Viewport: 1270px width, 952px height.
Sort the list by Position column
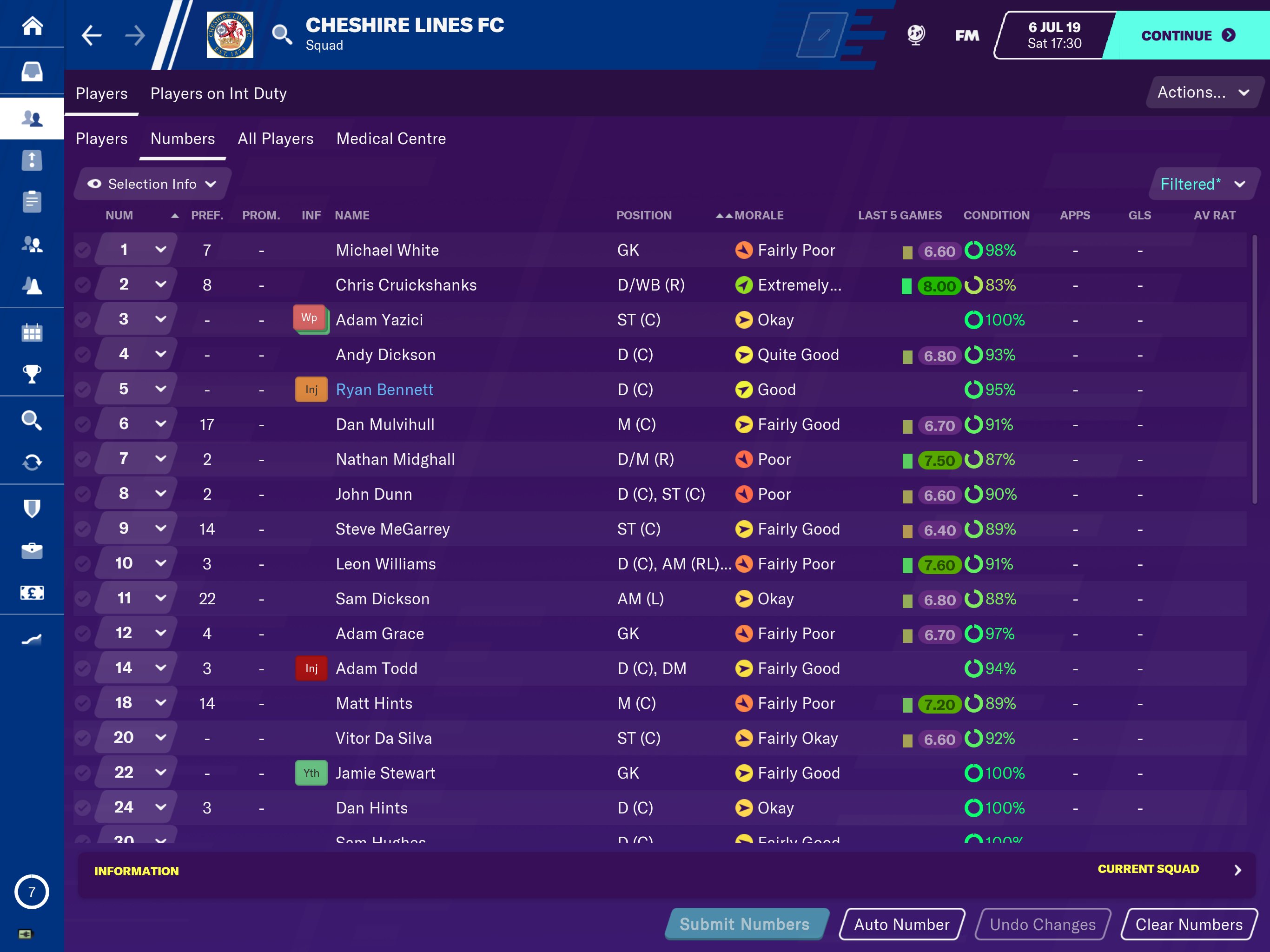(644, 215)
